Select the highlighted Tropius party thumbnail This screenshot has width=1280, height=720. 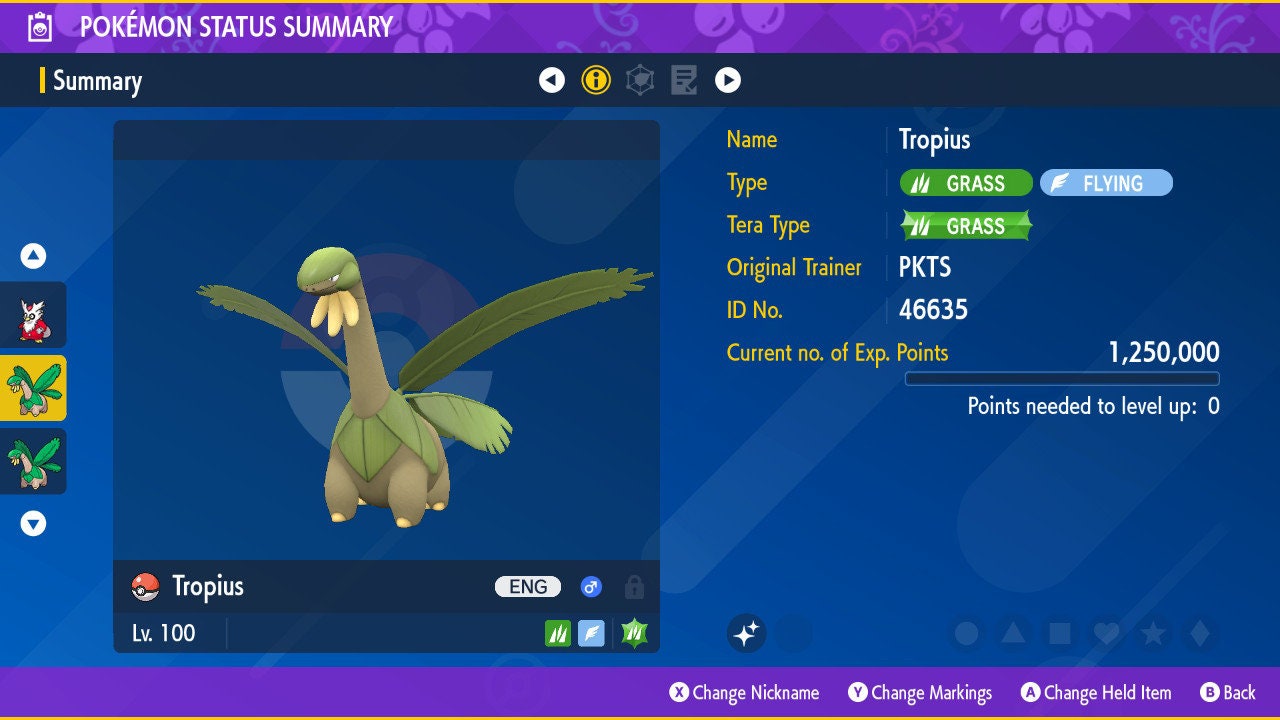pyautogui.click(x=33, y=388)
